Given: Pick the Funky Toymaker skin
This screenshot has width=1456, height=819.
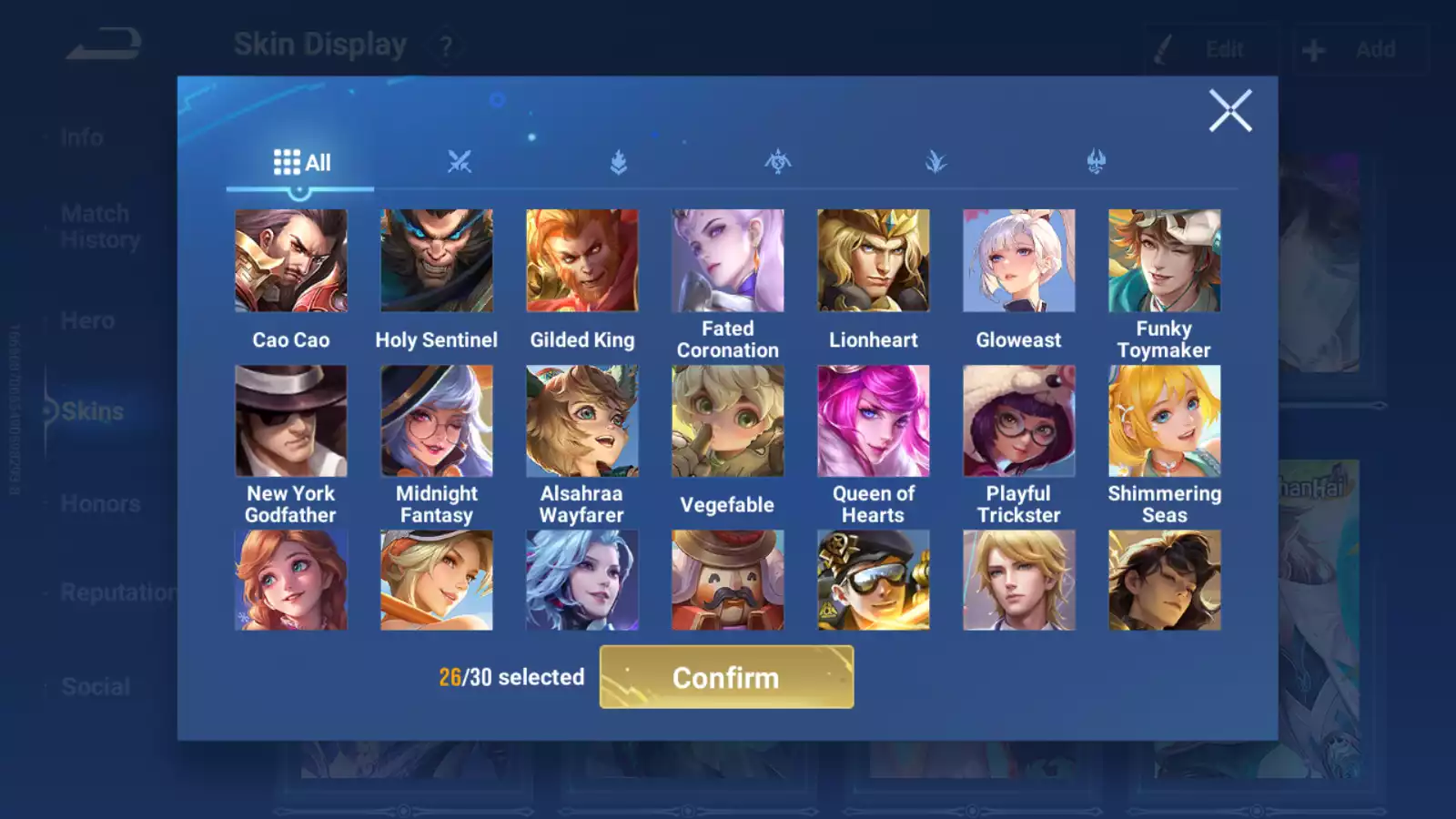Looking at the screenshot, I should pos(1165,261).
